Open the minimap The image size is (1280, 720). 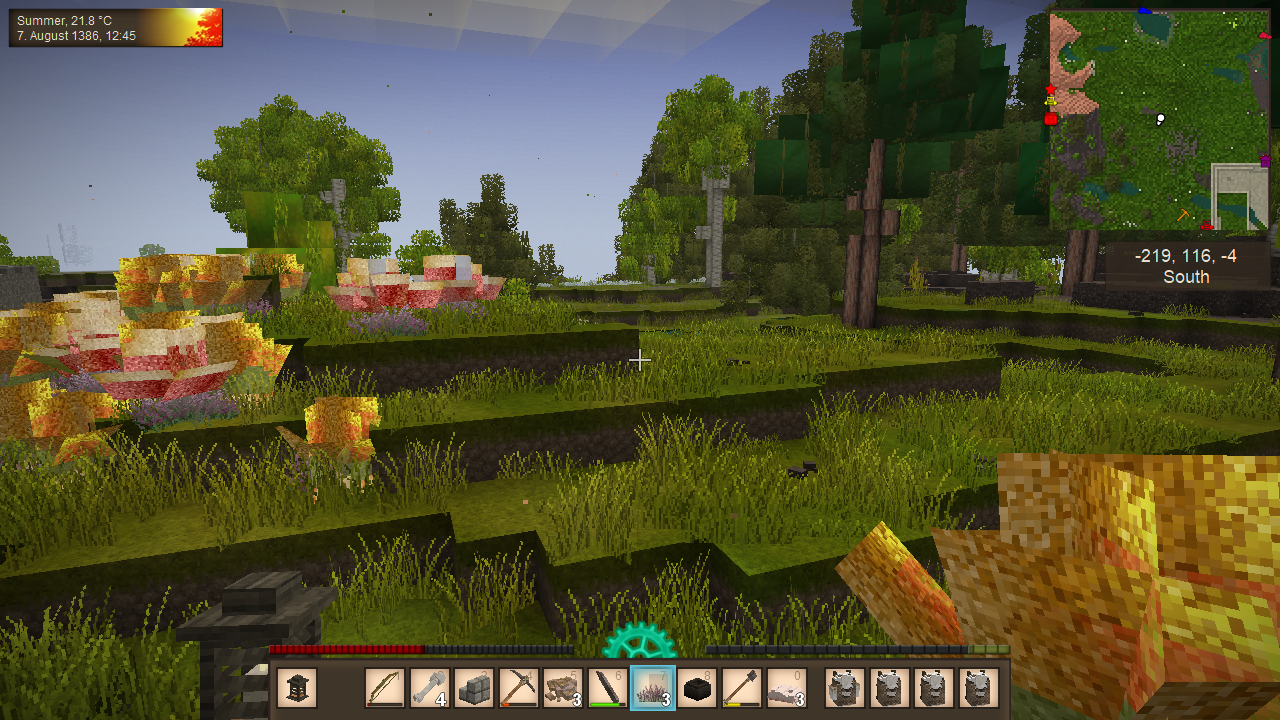coord(1159,120)
